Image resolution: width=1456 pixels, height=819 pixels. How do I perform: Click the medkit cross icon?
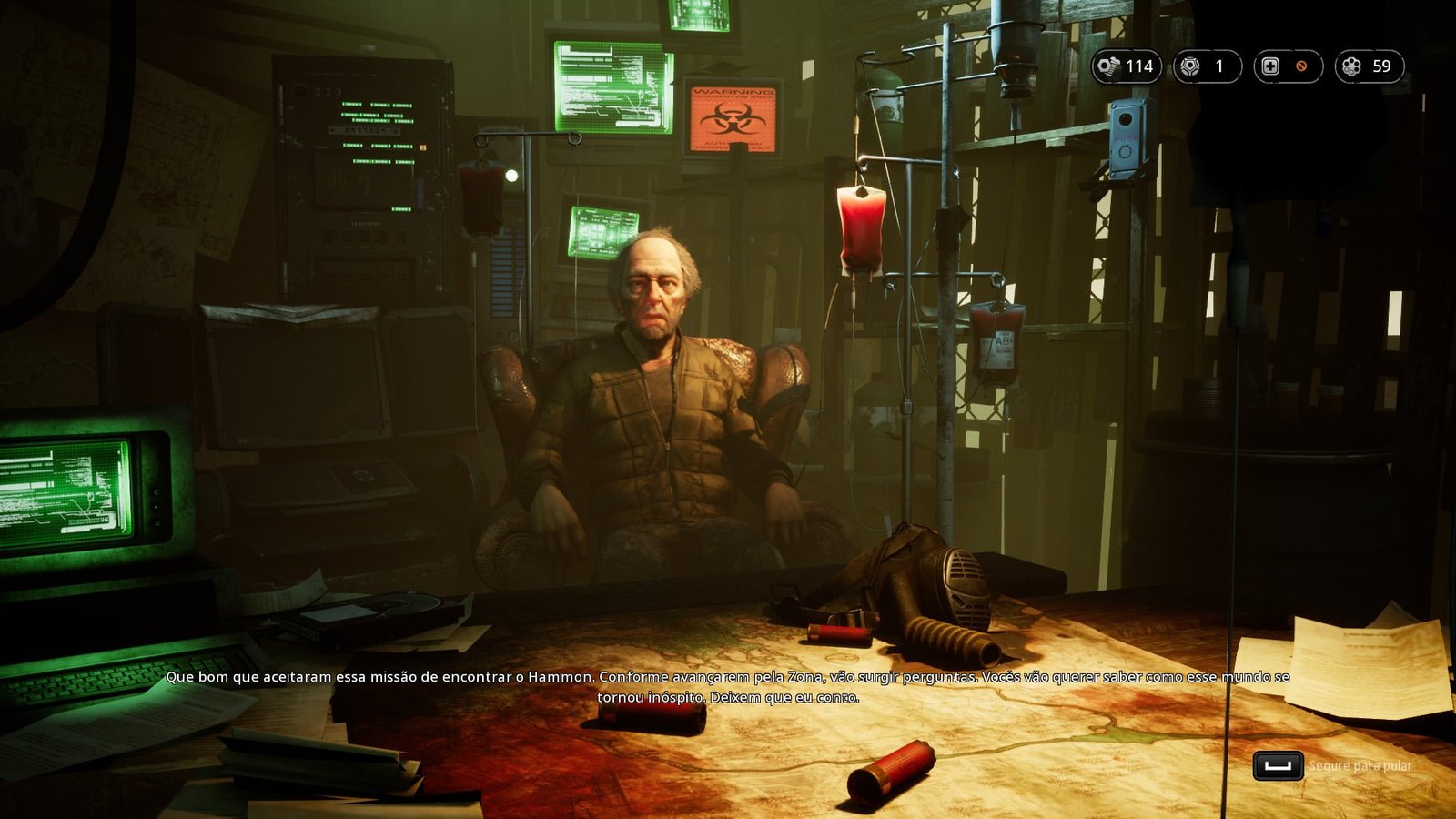[1270, 66]
